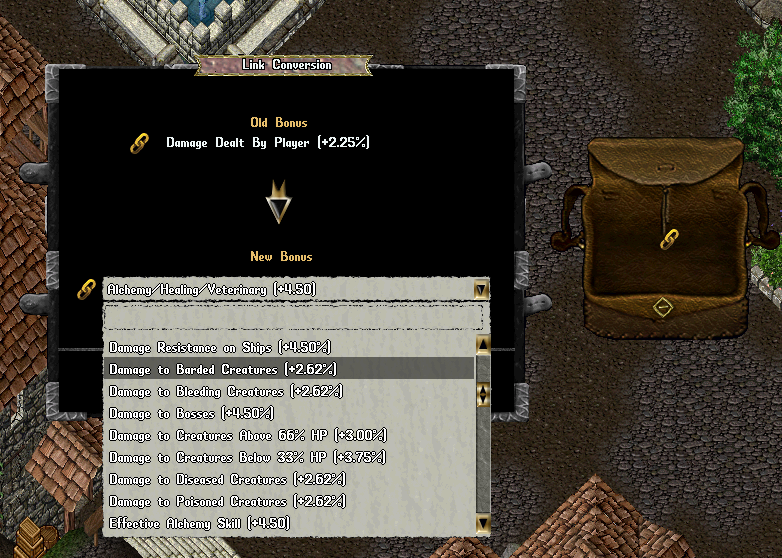Choose Damage to Creatures Above 66% HP

tap(247, 435)
